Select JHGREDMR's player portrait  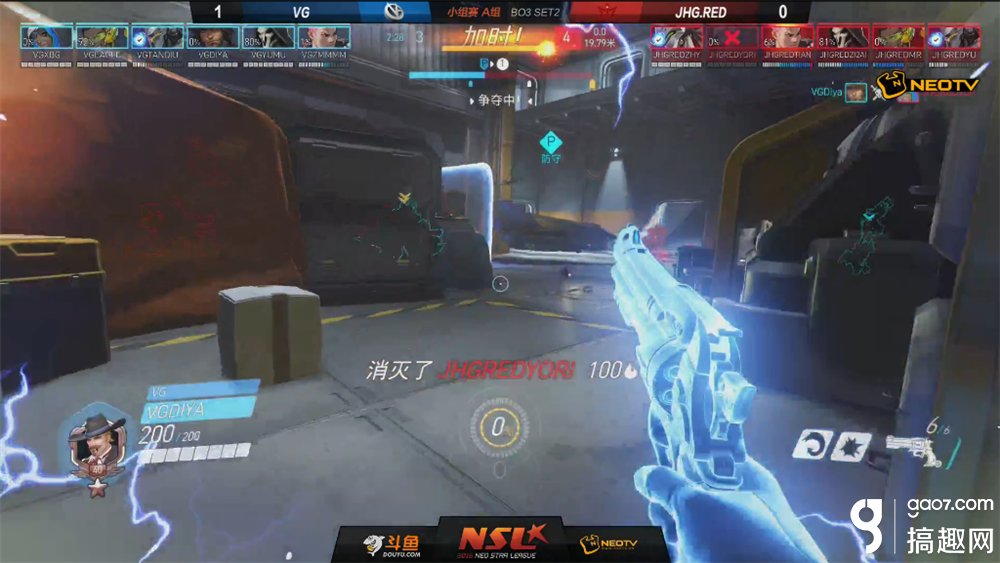898,37
